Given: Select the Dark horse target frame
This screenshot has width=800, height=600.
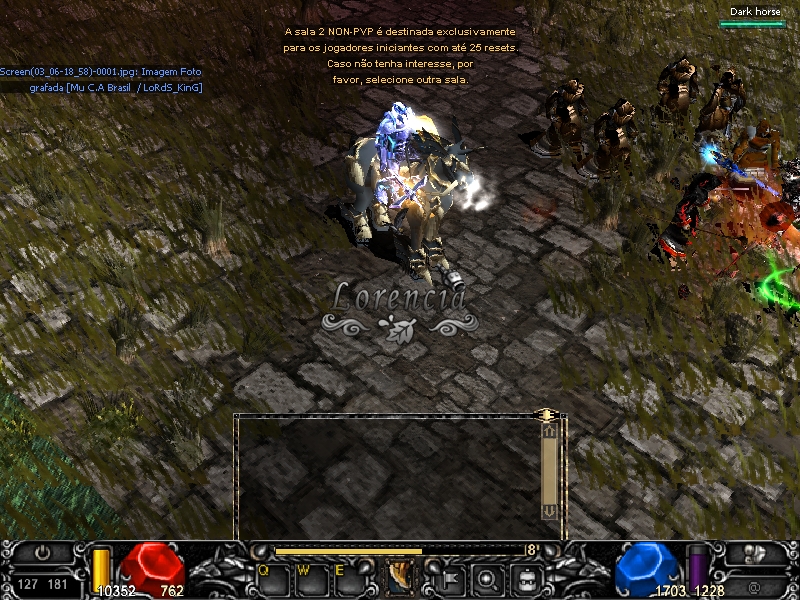Looking at the screenshot, I should (x=752, y=17).
